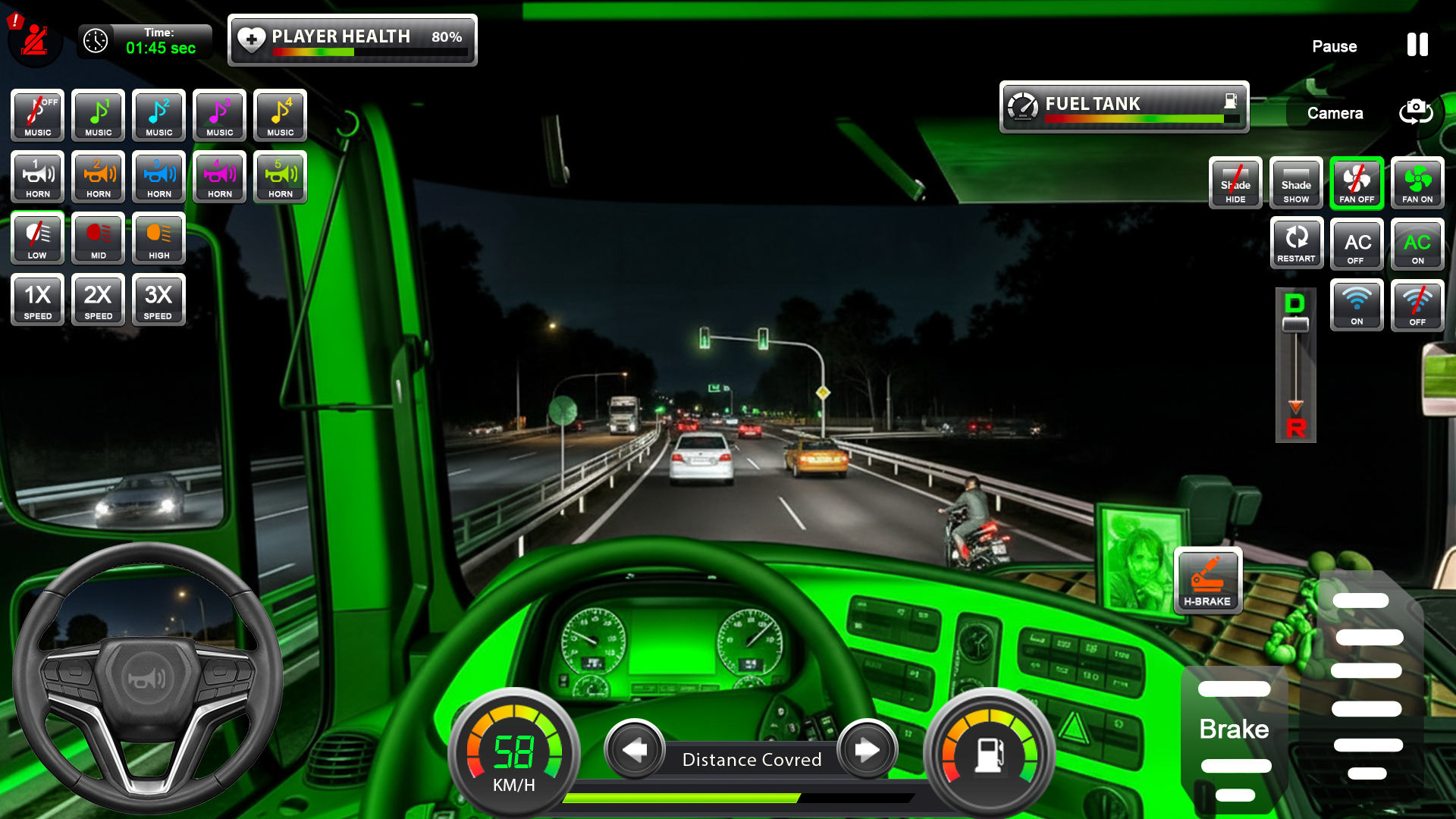Activate the HIGH headlight beam
Screen dimensions: 1456x819
click(158, 239)
